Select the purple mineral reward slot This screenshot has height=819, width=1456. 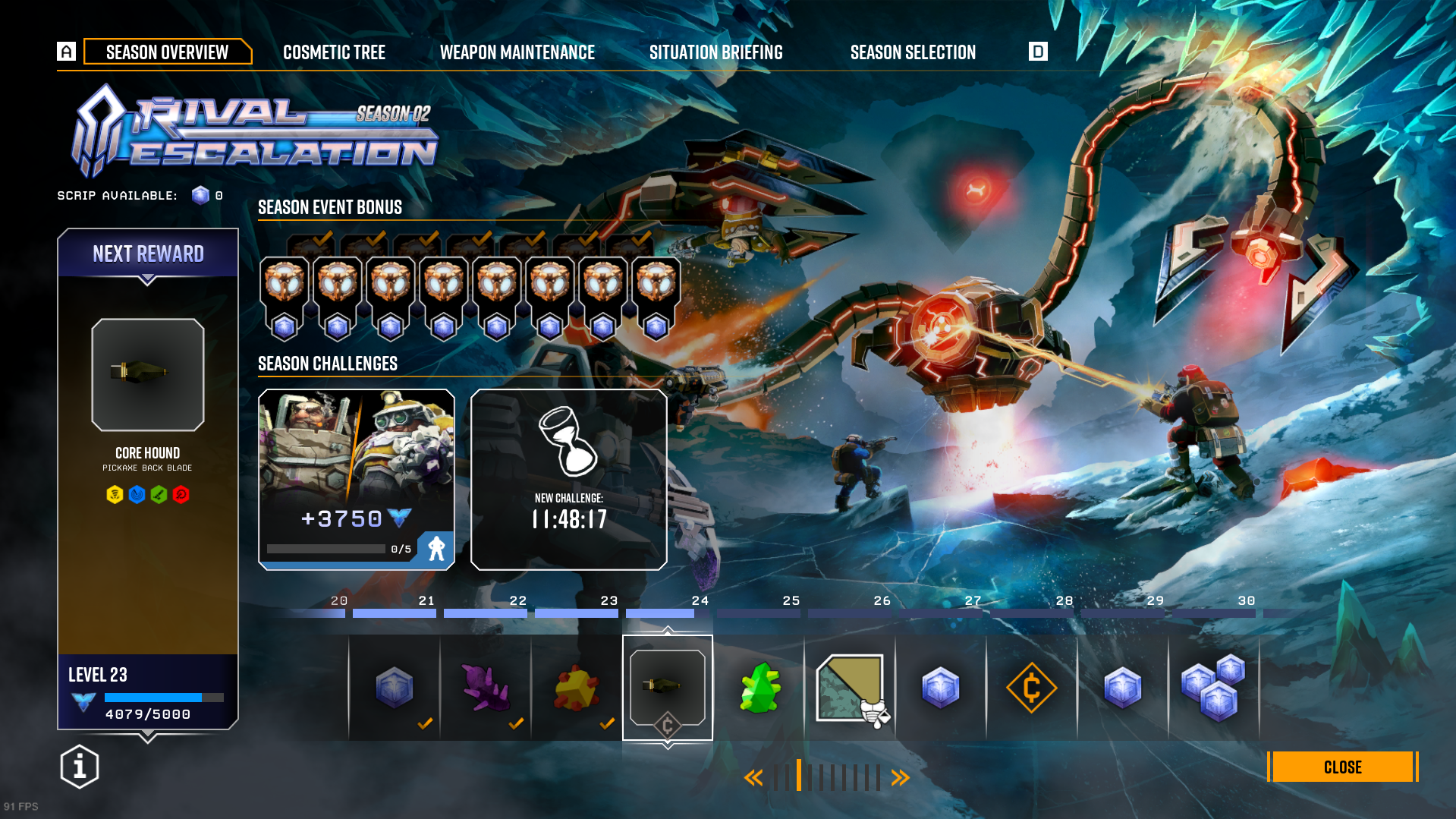486,688
